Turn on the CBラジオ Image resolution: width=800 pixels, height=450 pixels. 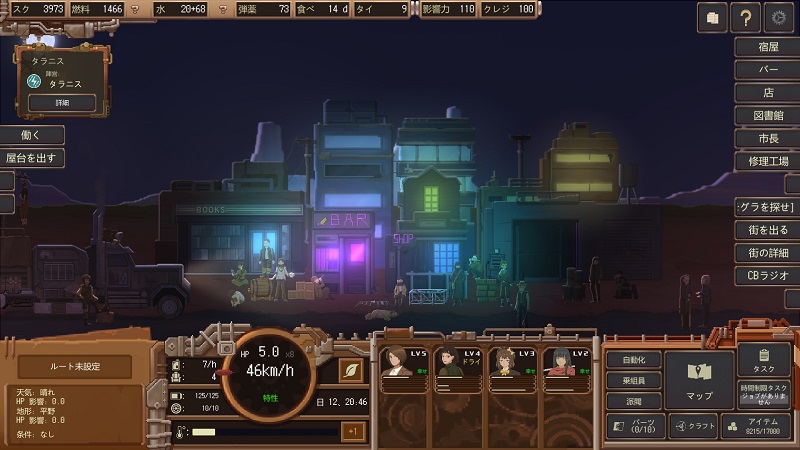[768, 275]
